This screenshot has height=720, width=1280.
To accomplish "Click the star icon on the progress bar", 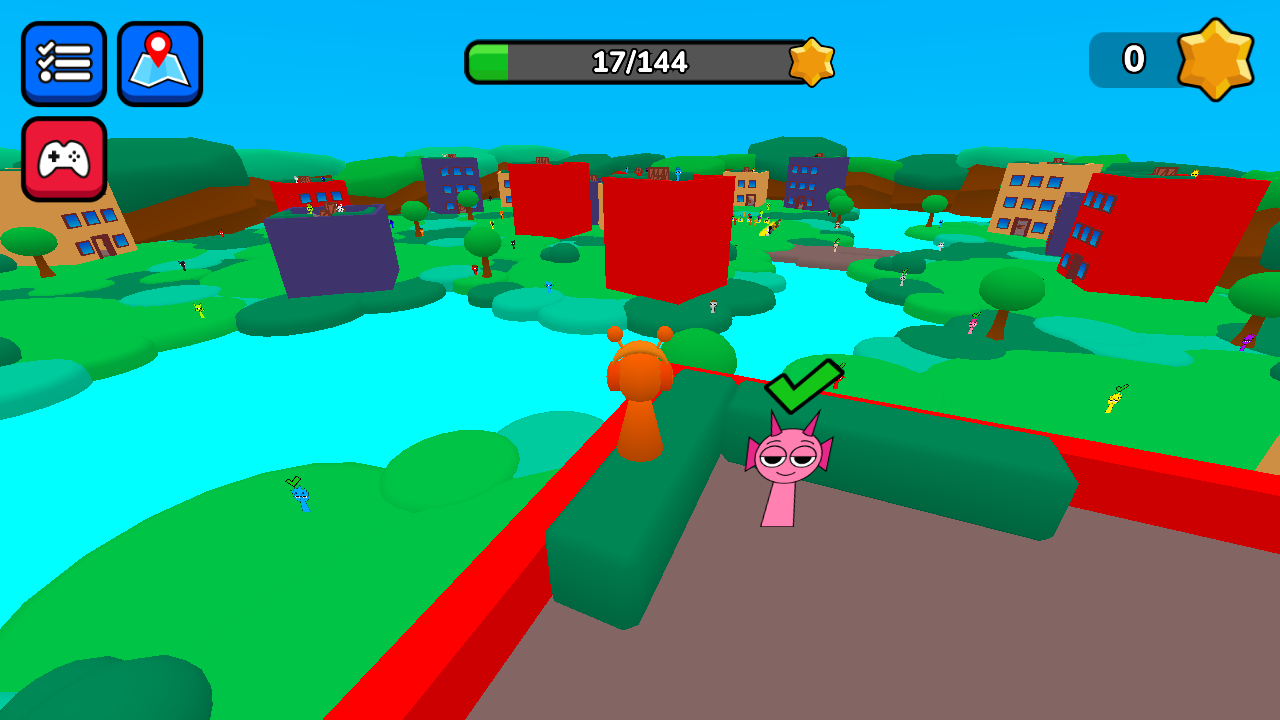I will coord(812,62).
